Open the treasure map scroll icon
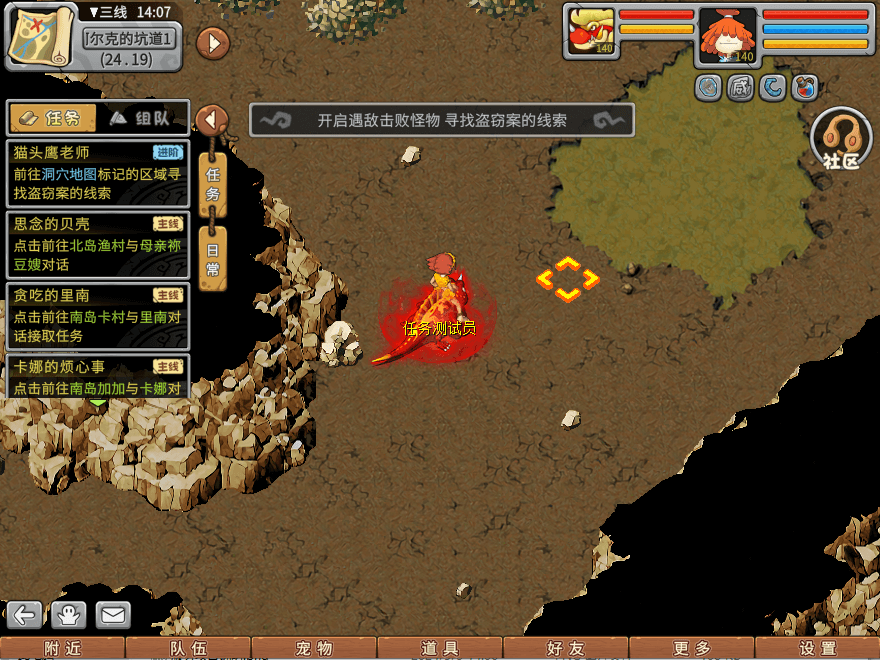880x660 pixels. (x=42, y=36)
